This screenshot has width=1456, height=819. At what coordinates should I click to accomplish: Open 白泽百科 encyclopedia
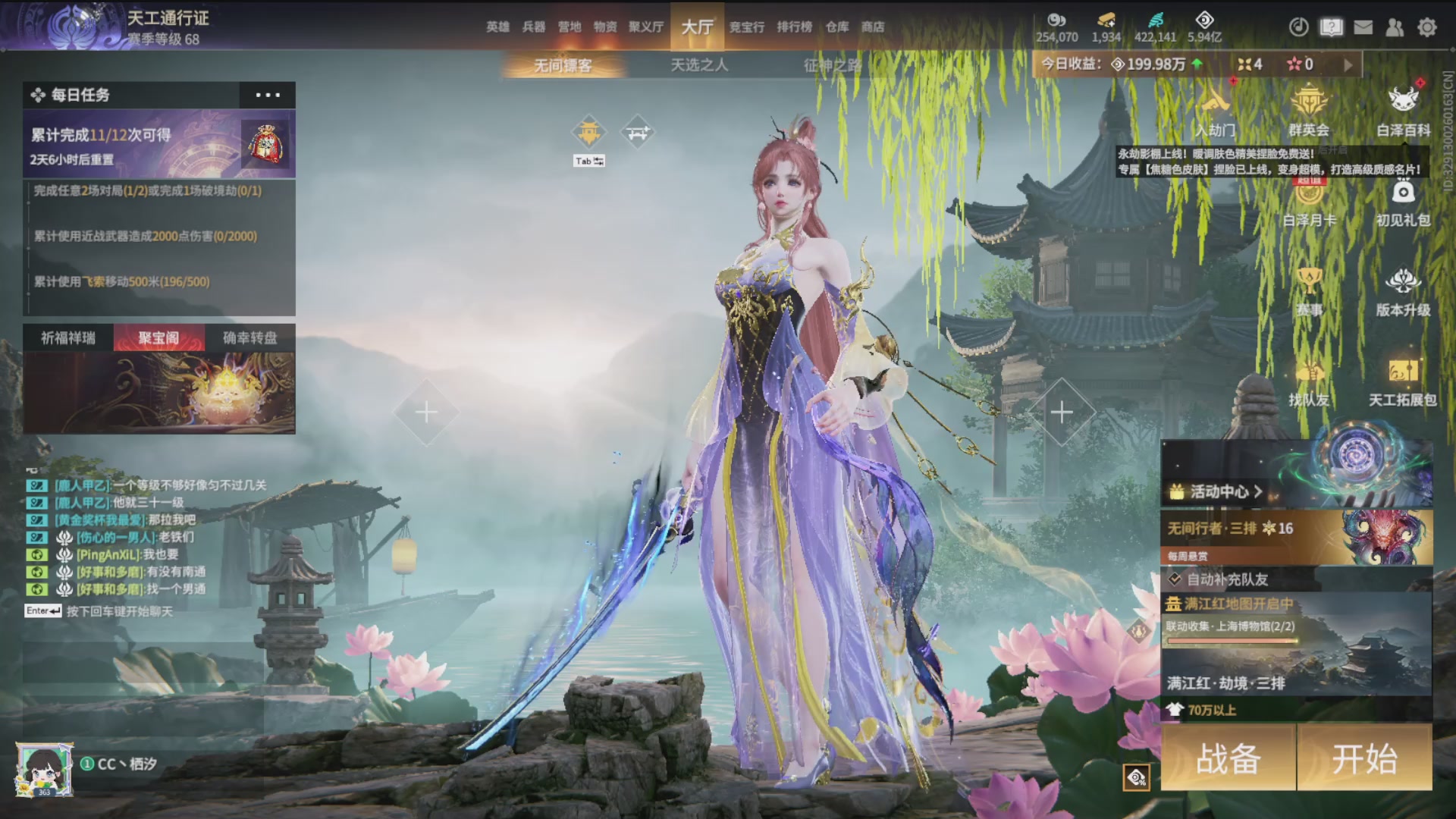[x=1403, y=111]
